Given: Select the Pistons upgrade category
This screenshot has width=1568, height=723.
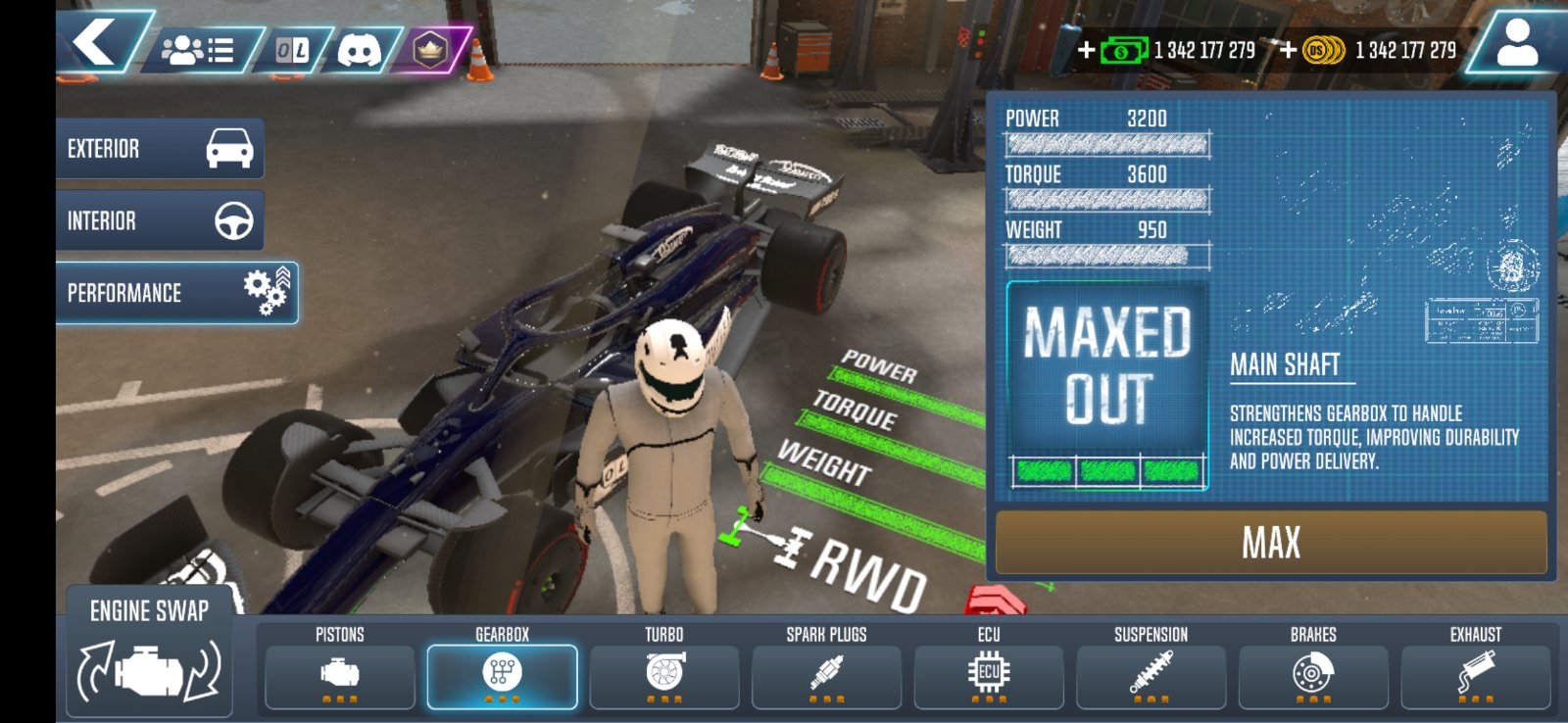Looking at the screenshot, I should pos(339,676).
